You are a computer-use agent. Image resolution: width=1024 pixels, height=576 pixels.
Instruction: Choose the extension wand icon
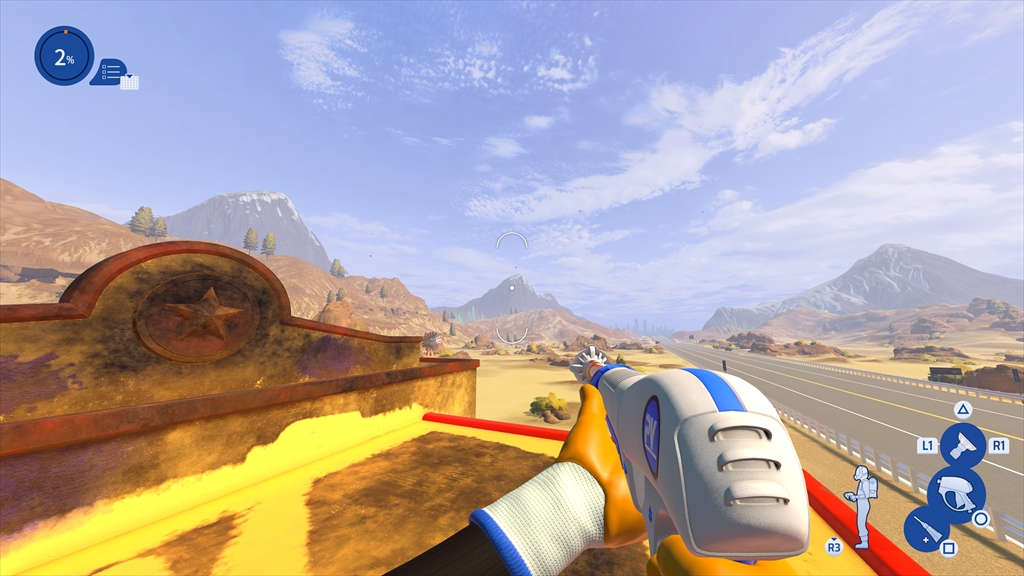click(925, 528)
